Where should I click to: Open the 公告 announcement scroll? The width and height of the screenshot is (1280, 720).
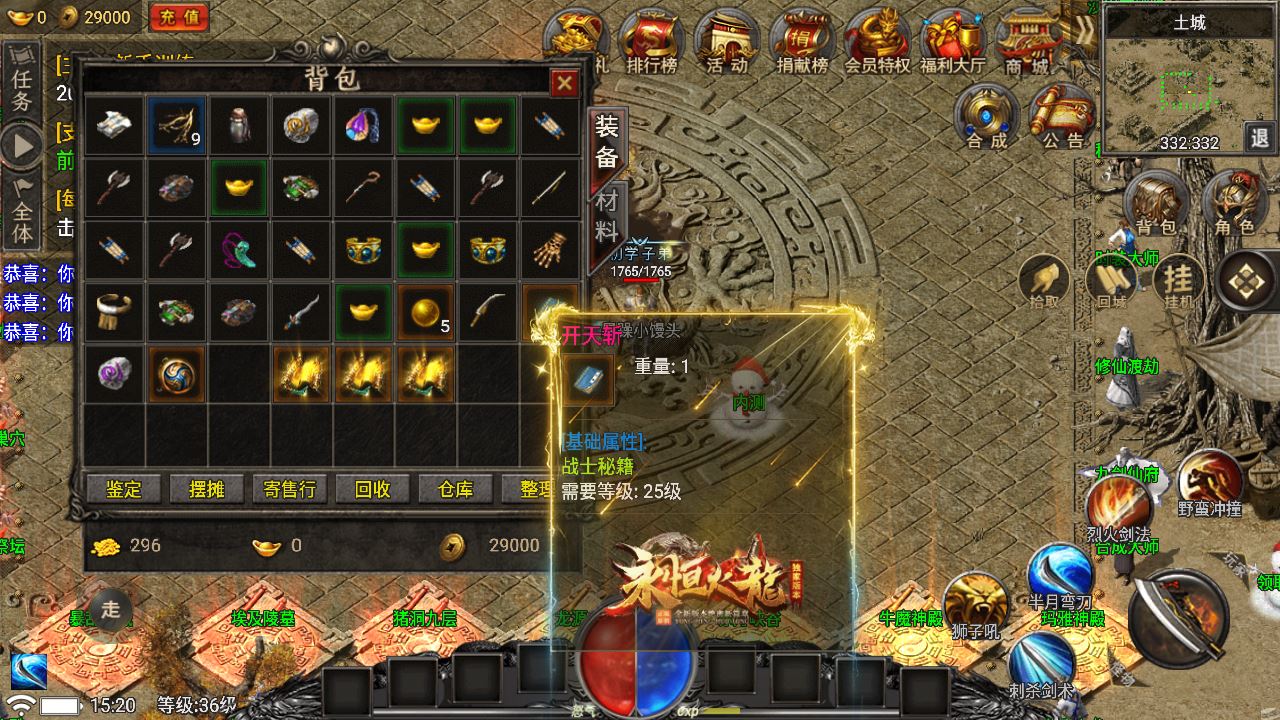pos(1062,116)
